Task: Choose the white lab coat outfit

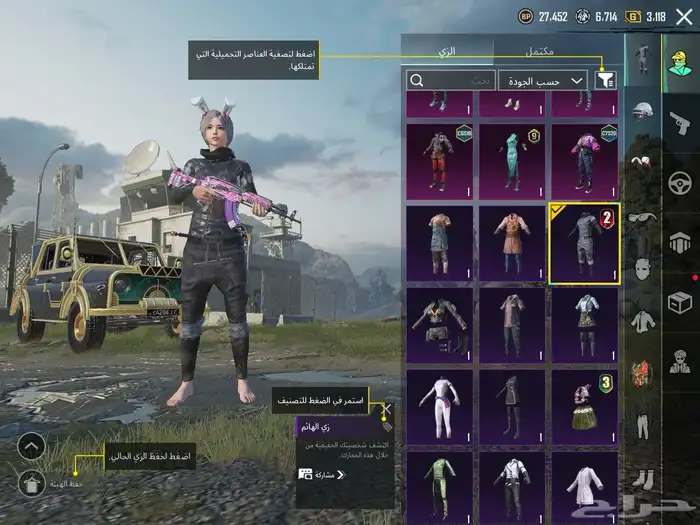Action: coord(584,485)
